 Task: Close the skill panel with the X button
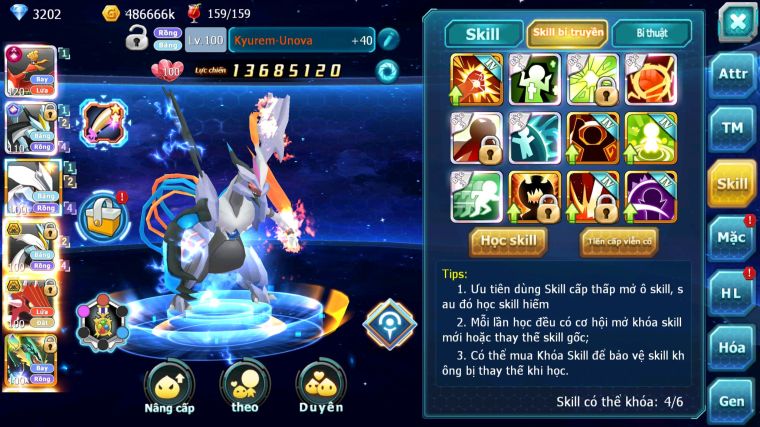pyautogui.click(x=736, y=21)
